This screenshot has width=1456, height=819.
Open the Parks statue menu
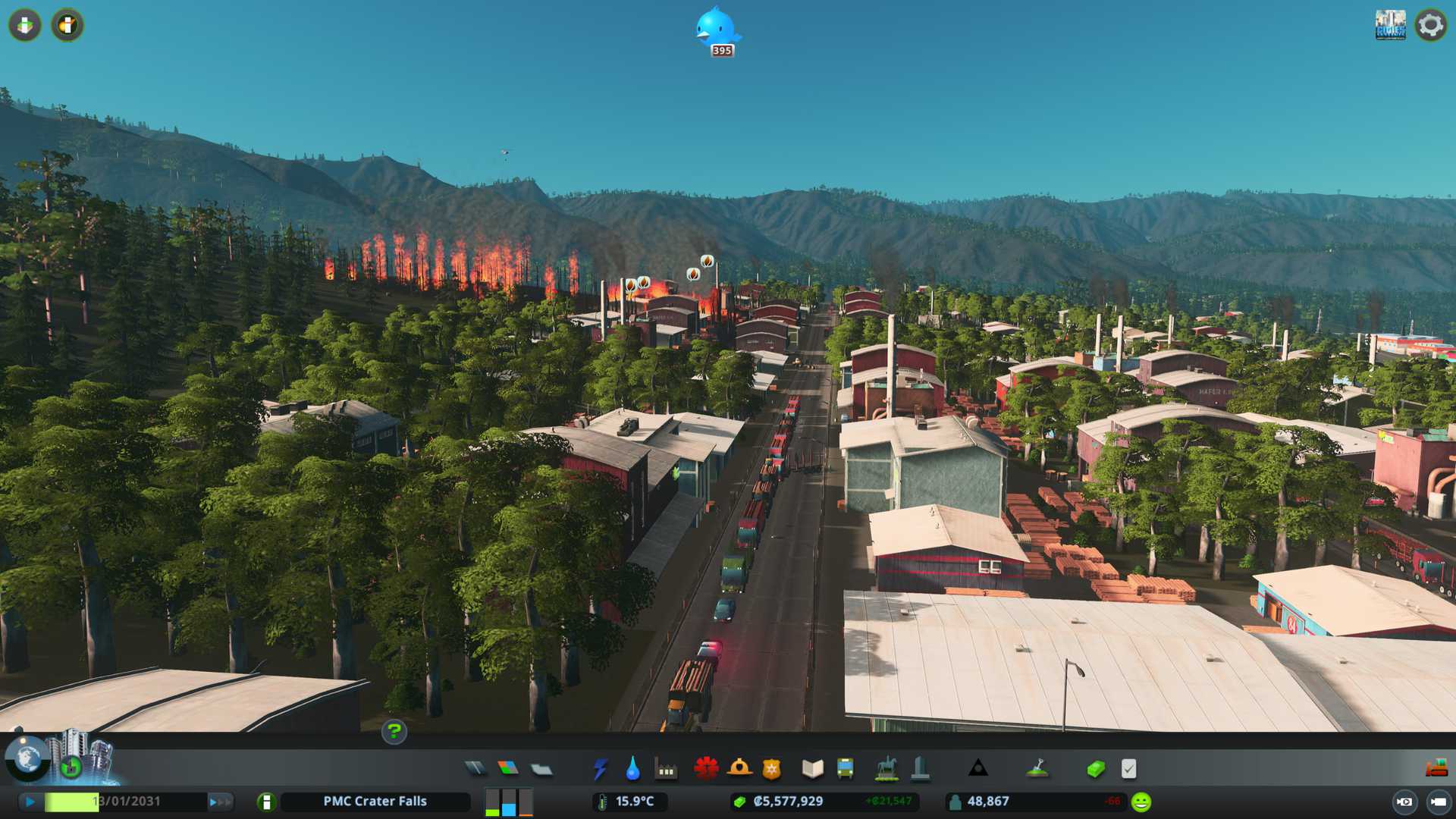pyautogui.click(x=886, y=769)
